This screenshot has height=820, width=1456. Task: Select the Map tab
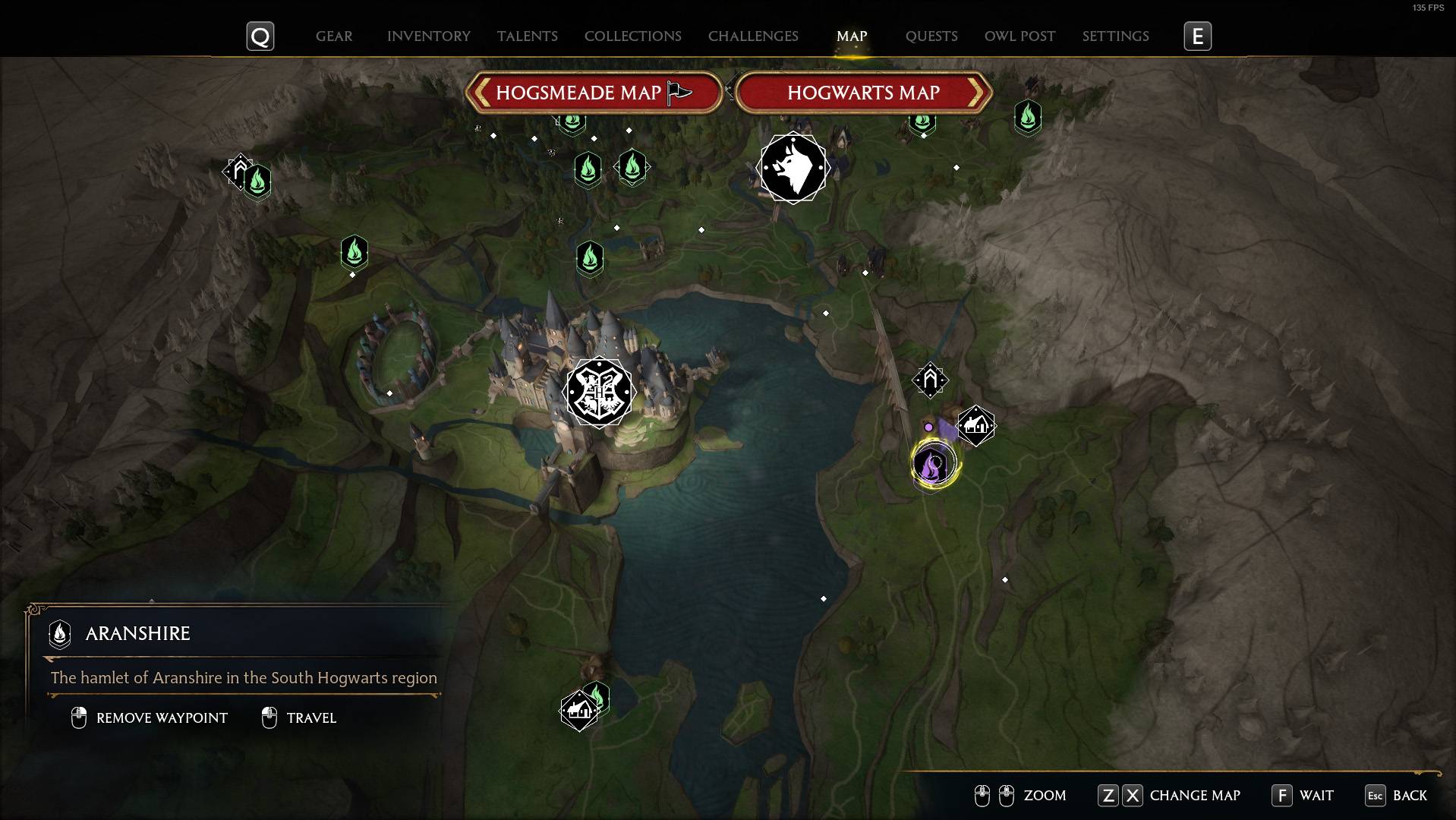click(851, 36)
